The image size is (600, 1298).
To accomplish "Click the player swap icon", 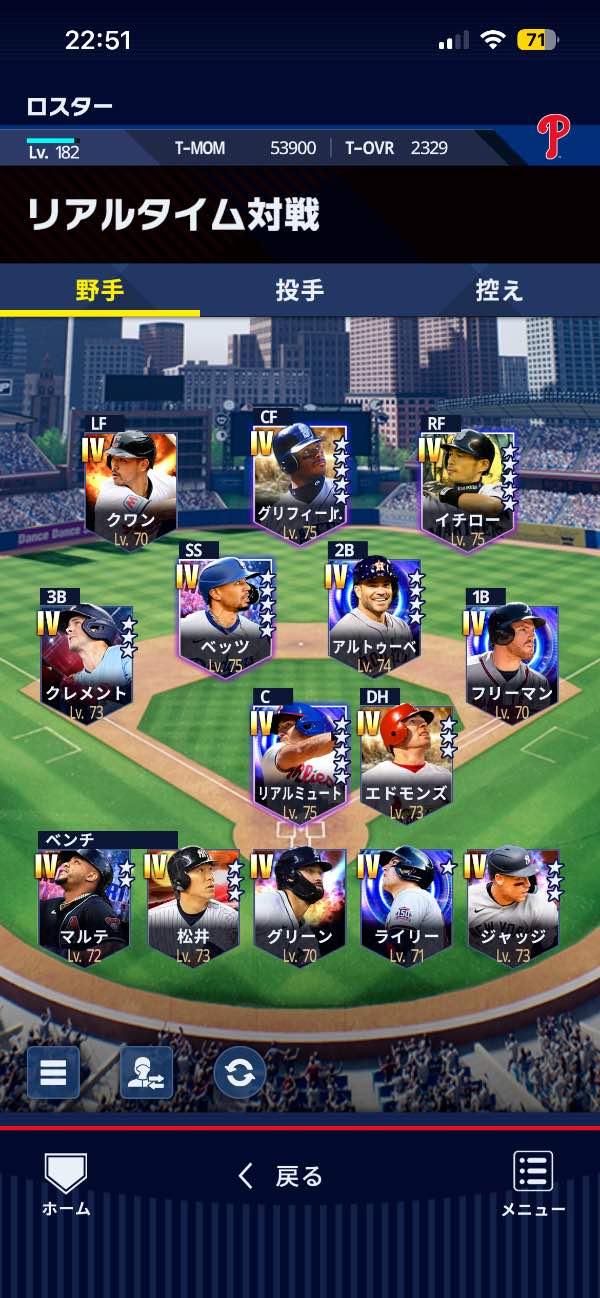I will click(147, 1073).
